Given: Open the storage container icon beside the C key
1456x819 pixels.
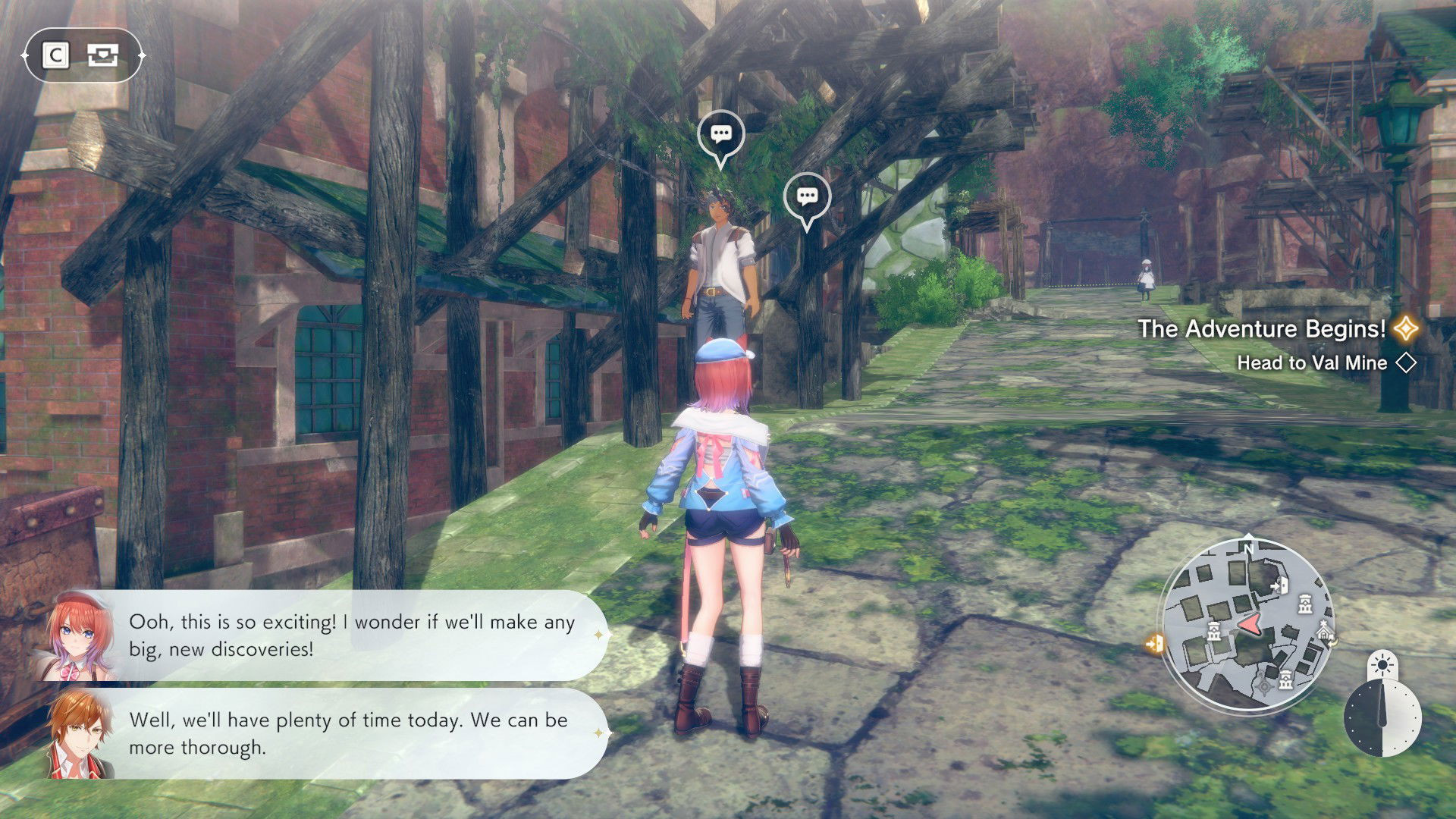Looking at the screenshot, I should pyautogui.click(x=102, y=55).
